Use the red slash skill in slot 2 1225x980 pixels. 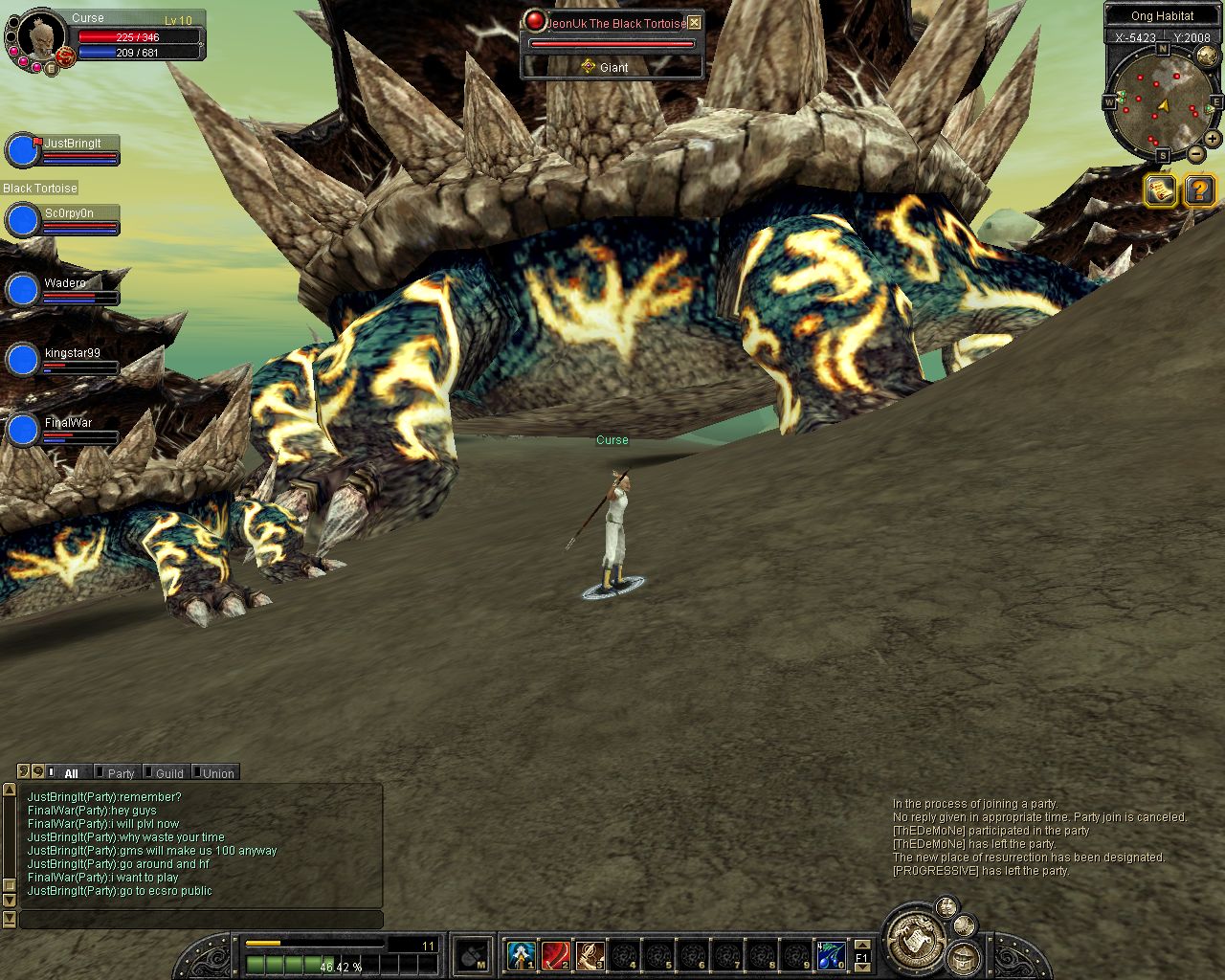click(x=555, y=954)
